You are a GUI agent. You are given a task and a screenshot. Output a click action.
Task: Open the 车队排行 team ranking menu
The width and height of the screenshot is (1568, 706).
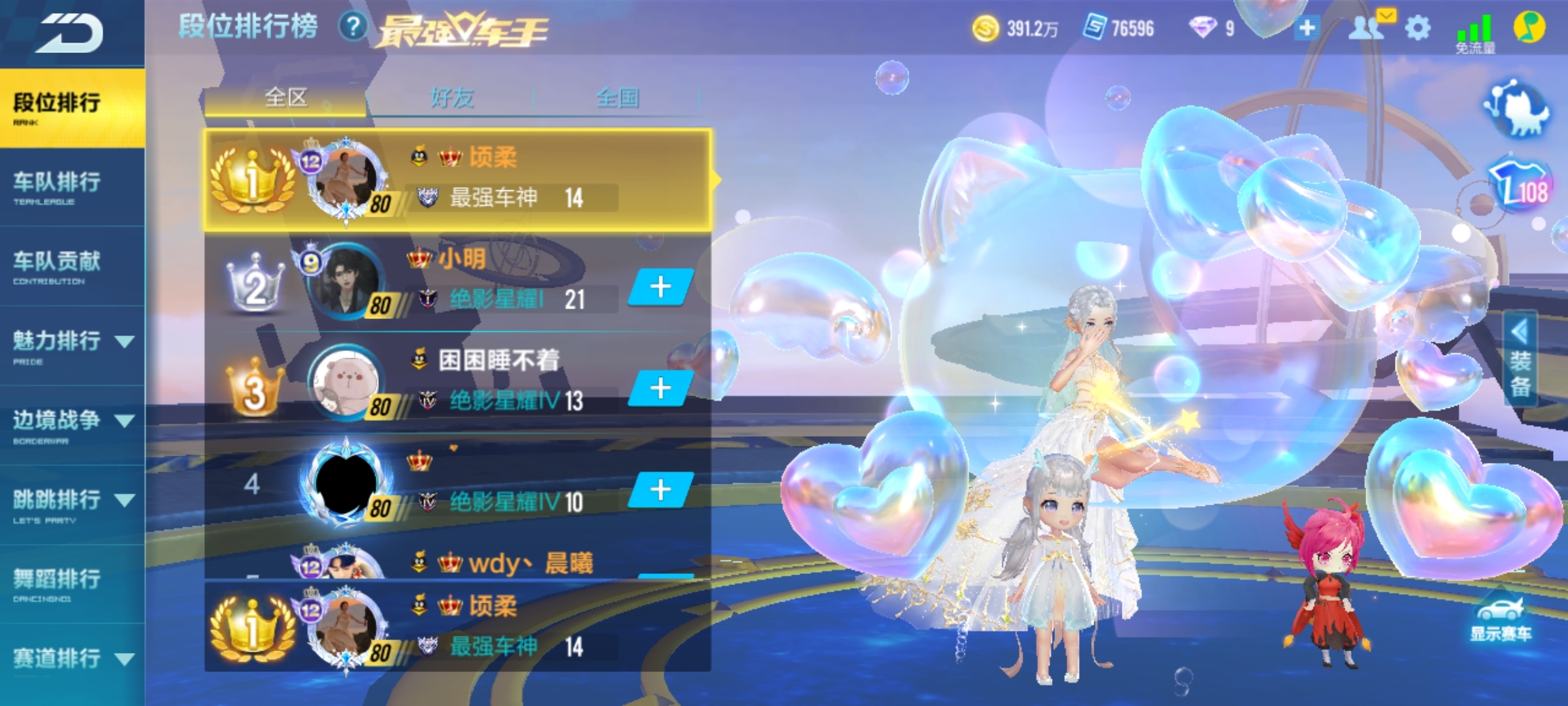click(x=57, y=186)
